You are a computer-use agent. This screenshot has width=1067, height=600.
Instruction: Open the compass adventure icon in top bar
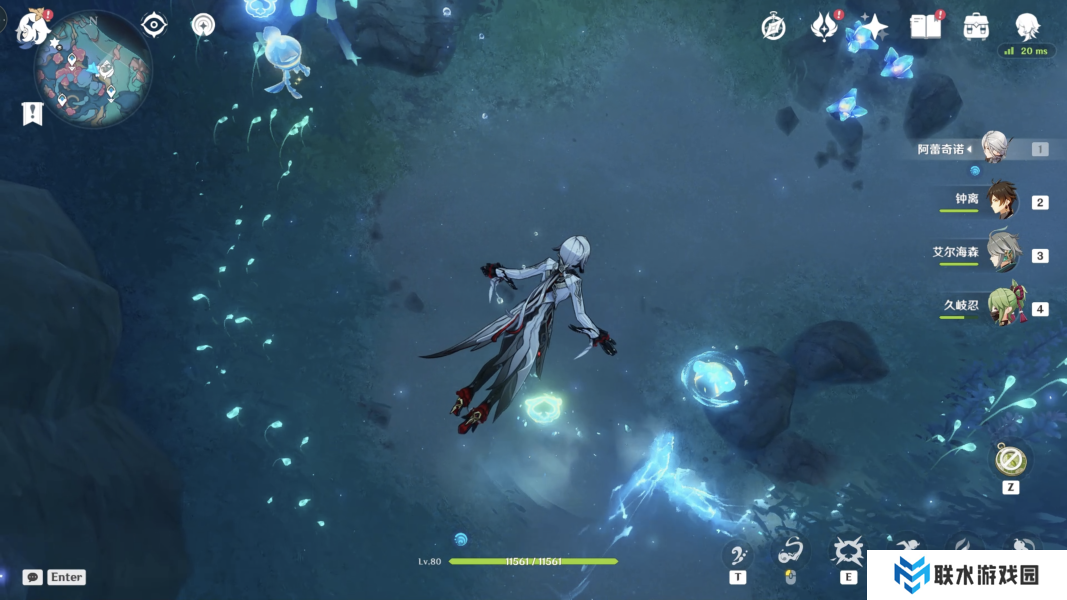click(773, 27)
